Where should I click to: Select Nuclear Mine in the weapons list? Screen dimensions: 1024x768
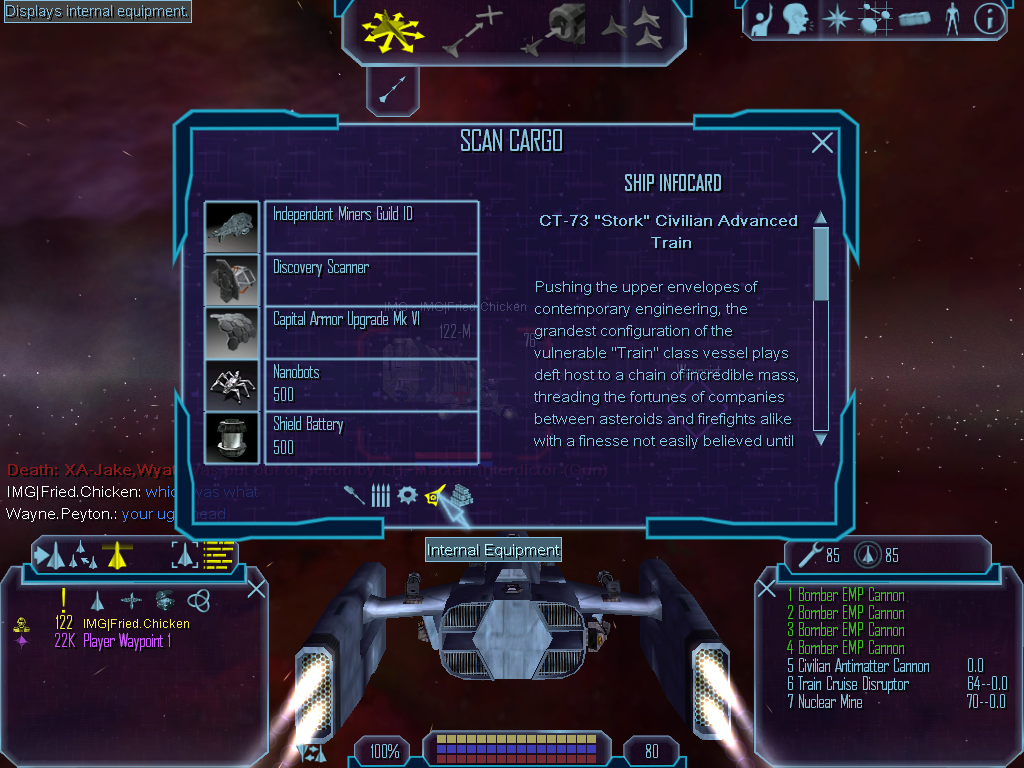(830, 703)
